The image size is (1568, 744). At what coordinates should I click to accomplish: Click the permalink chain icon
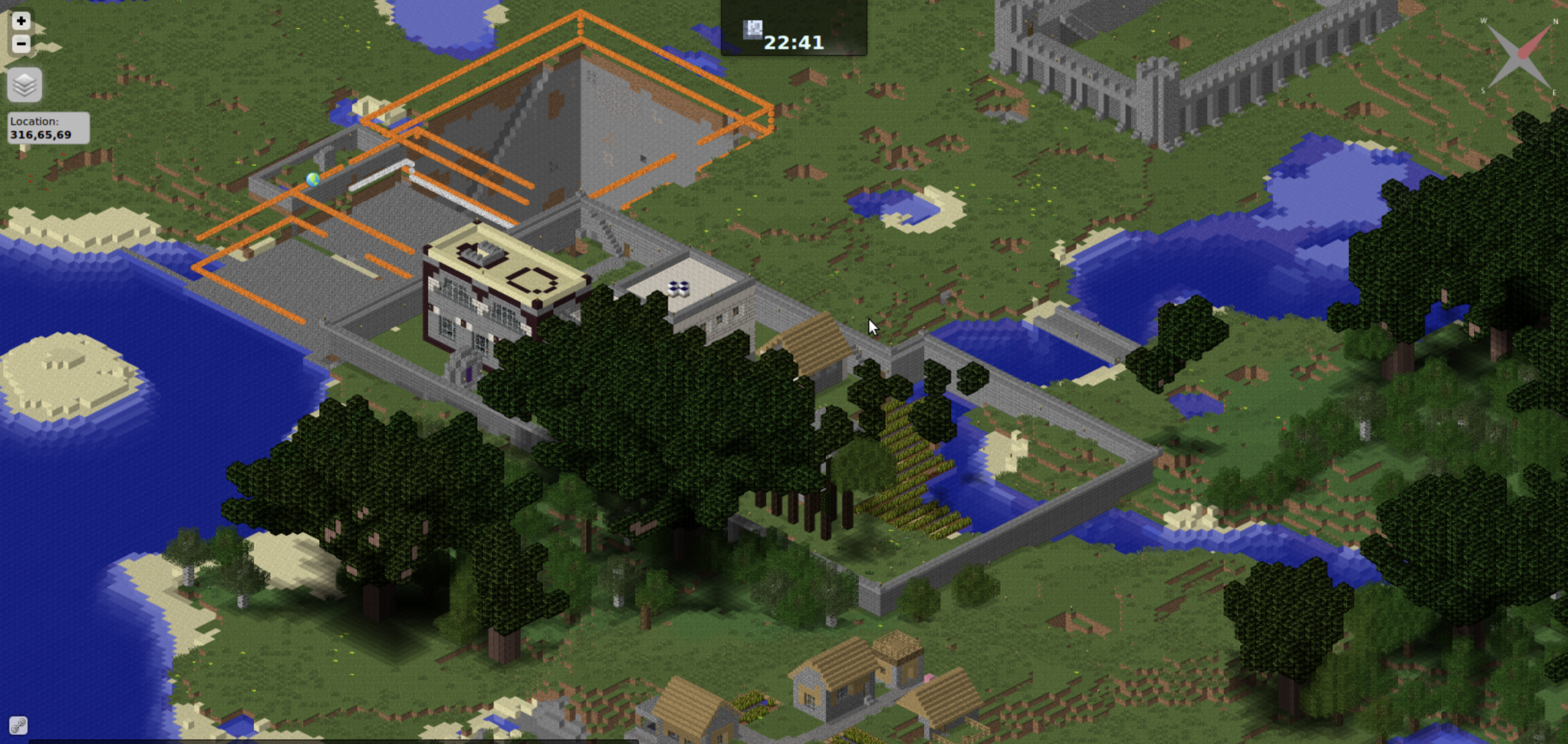(x=18, y=726)
